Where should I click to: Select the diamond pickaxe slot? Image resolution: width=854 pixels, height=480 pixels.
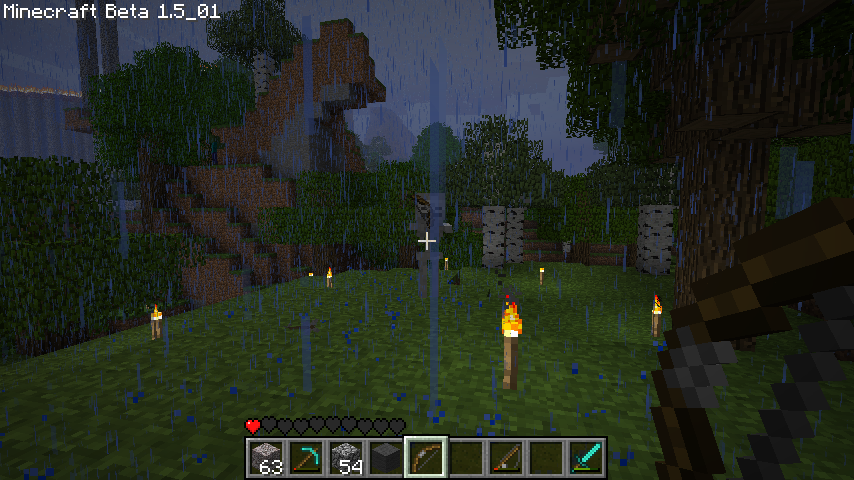305,458
